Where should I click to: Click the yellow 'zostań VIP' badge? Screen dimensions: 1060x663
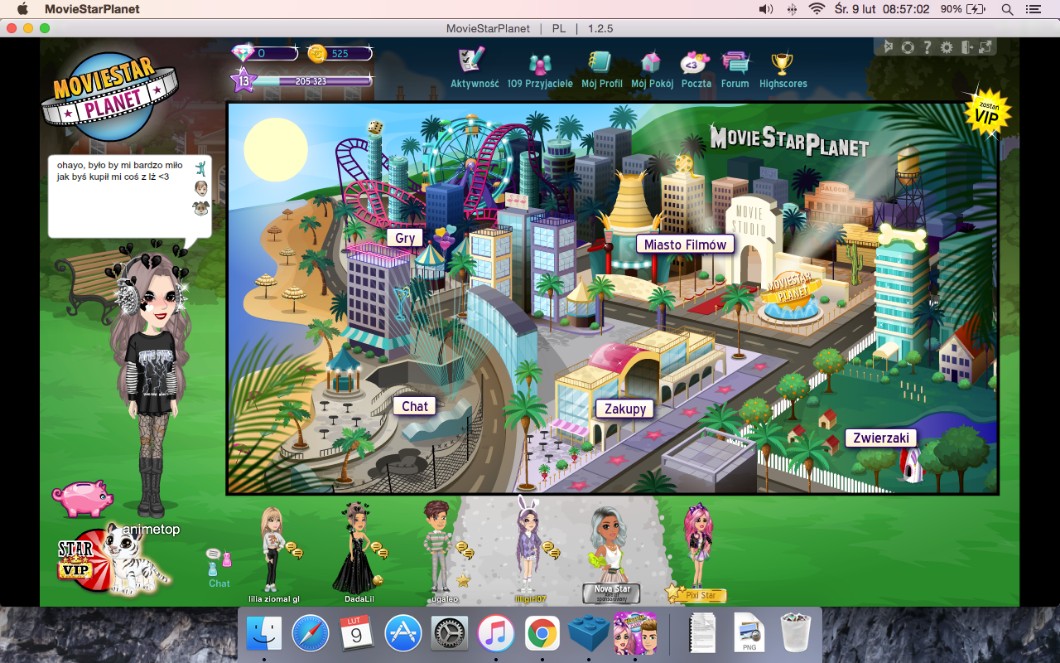click(987, 112)
